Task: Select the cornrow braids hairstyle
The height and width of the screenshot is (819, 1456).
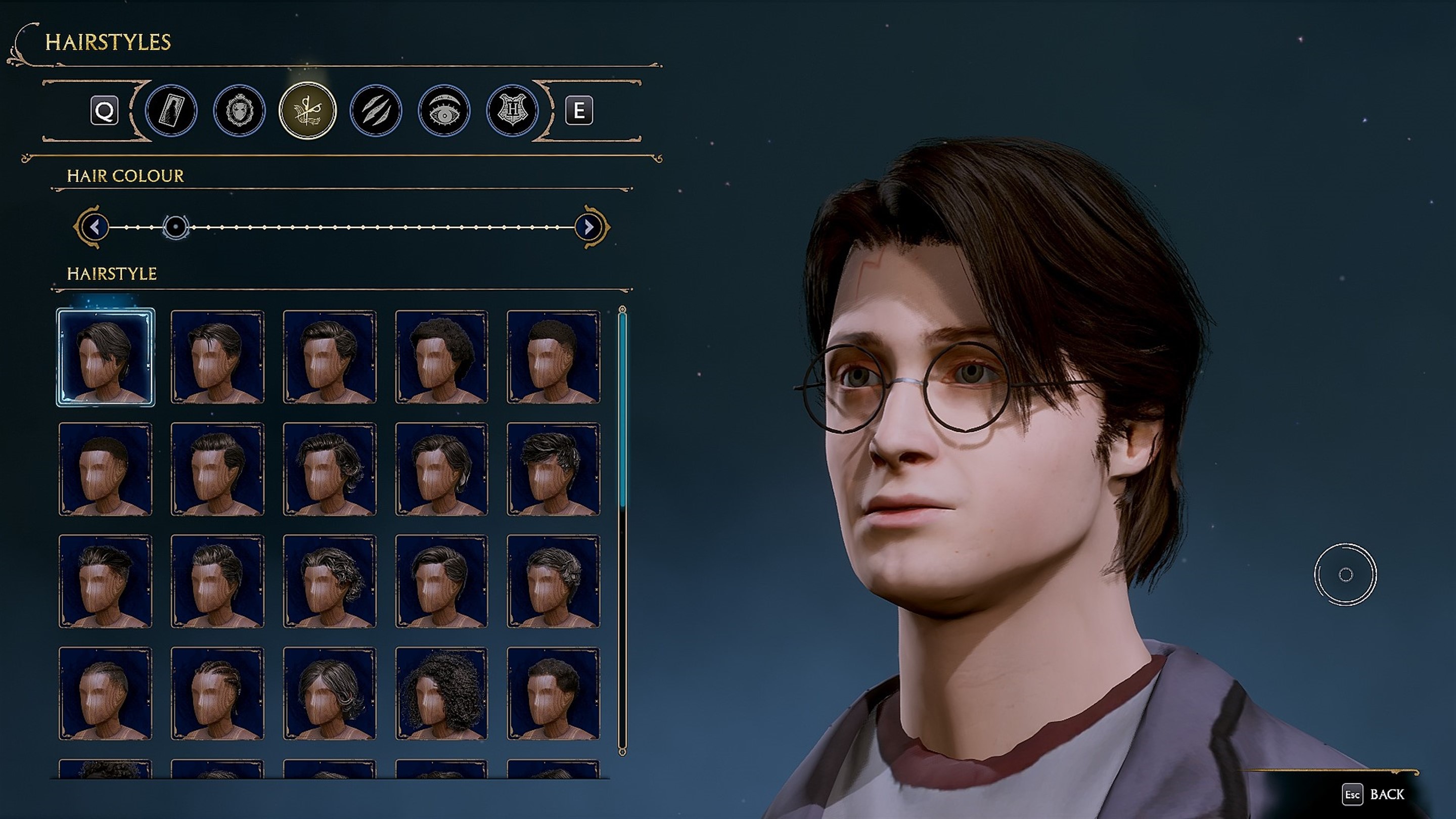Action: point(217,694)
